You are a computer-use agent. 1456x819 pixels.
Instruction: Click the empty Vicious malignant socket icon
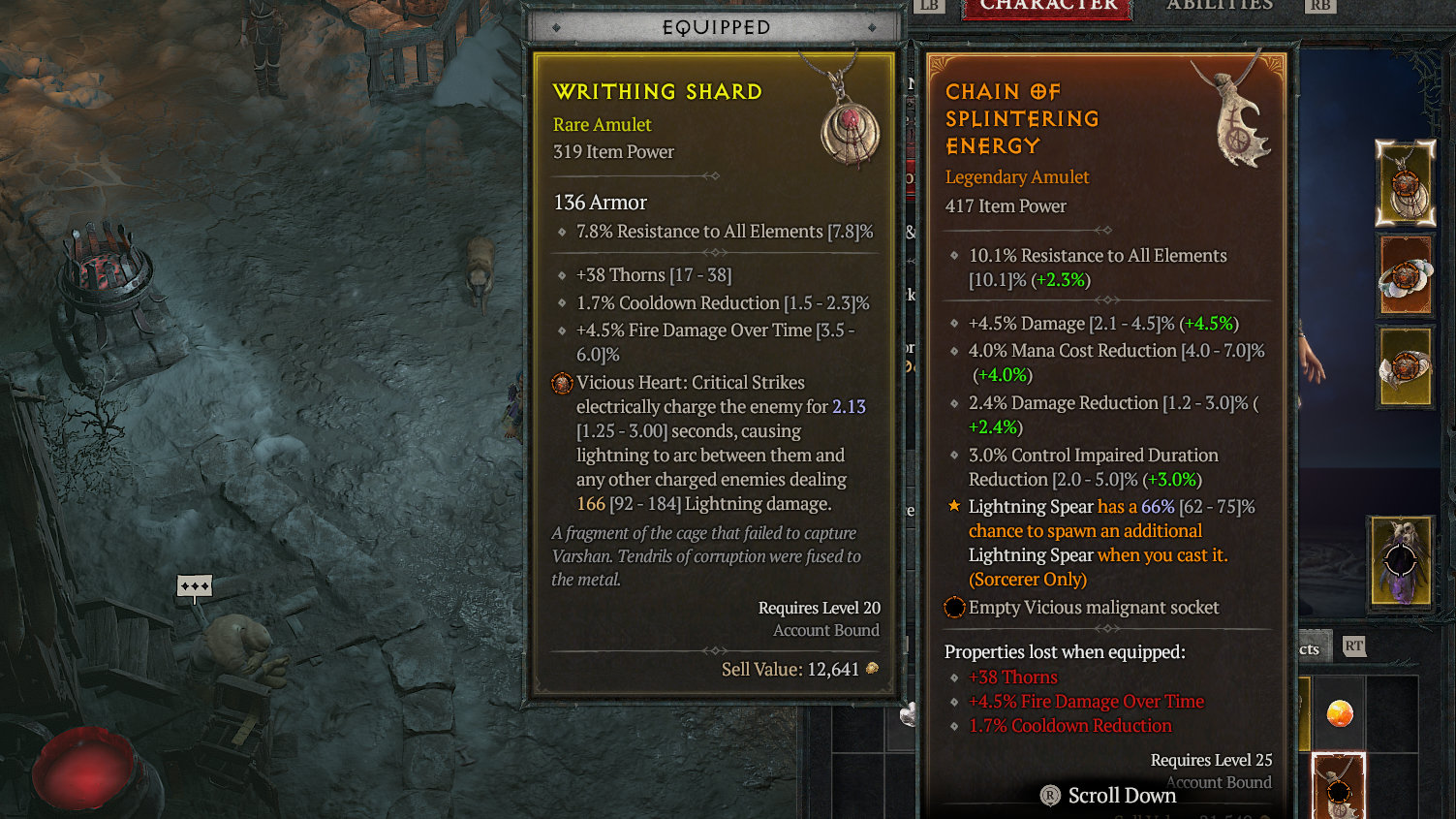(954, 607)
